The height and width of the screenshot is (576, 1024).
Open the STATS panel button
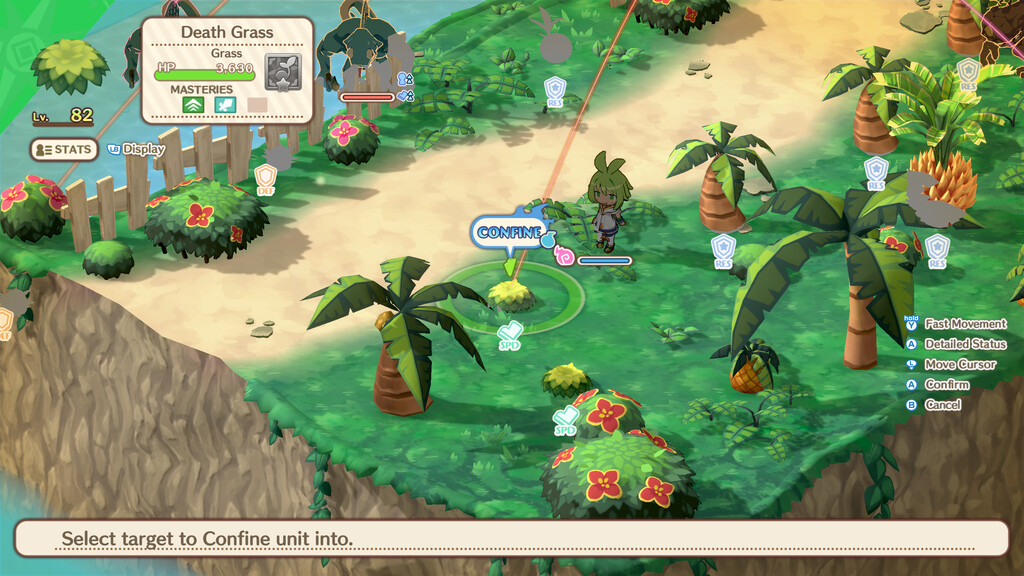[64, 150]
